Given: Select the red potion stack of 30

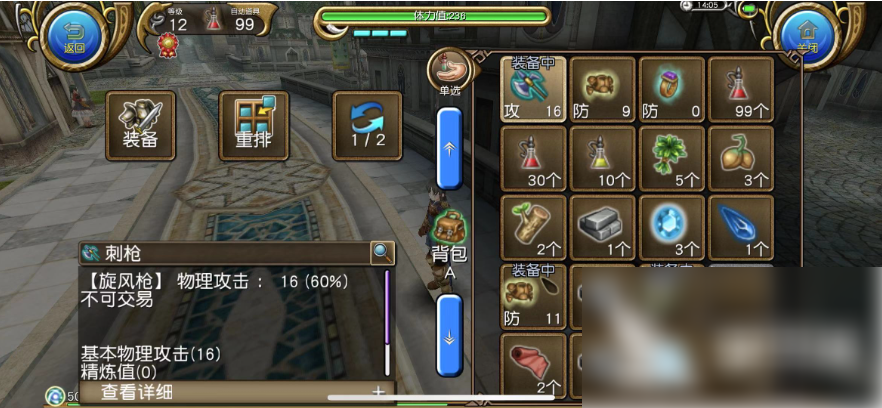Looking at the screenshot, I should [533, 158].
